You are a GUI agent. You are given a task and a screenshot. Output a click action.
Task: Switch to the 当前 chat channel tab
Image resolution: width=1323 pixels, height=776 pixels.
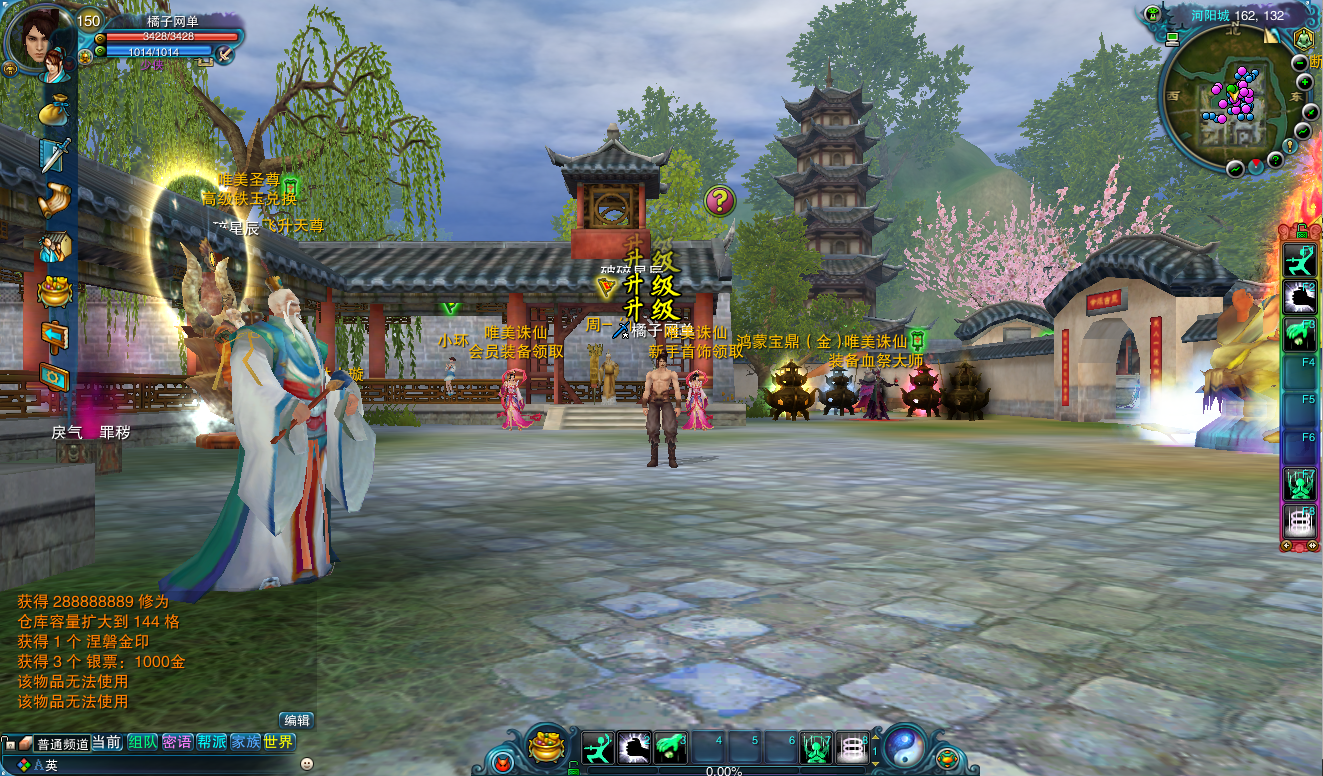coord(107,742)
